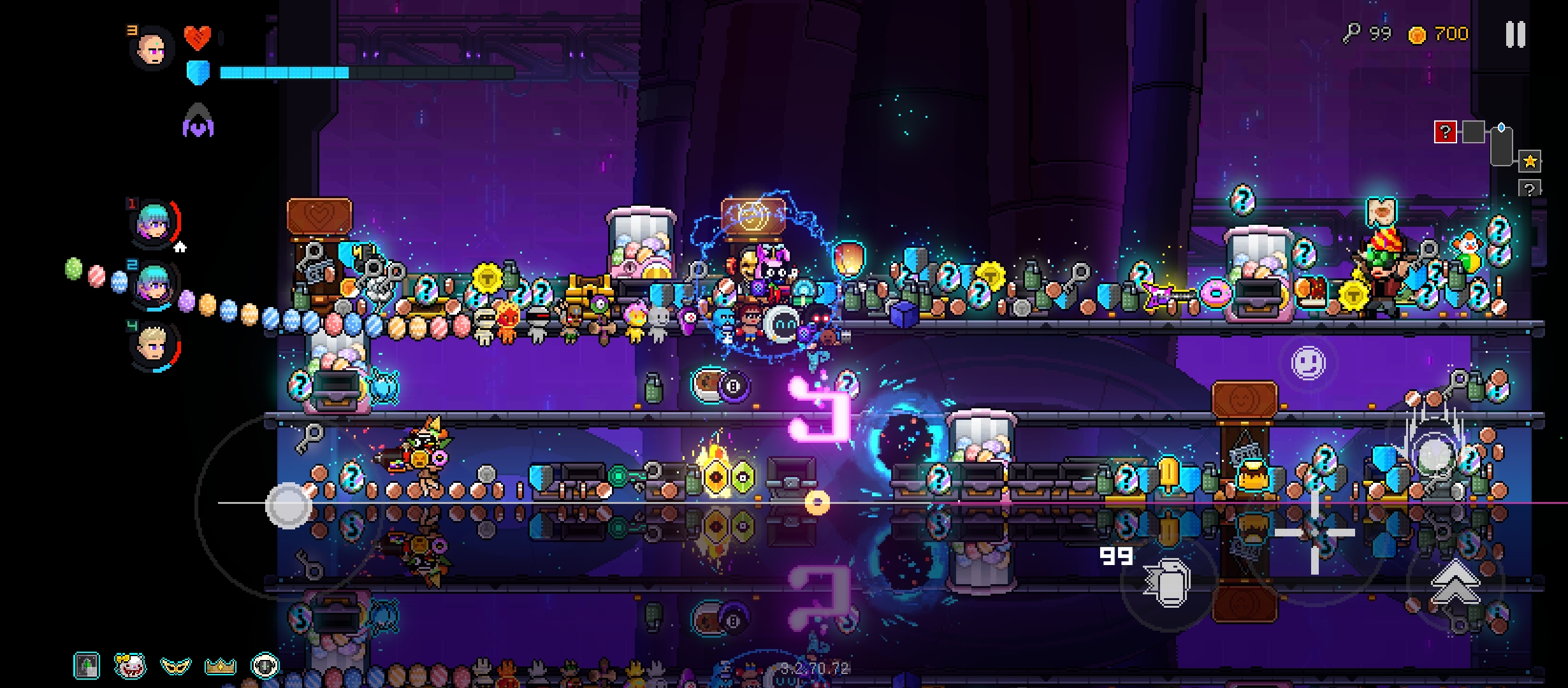Select player one's teal-haired portrait
1568x688 pixels.
tap(154, 222)
